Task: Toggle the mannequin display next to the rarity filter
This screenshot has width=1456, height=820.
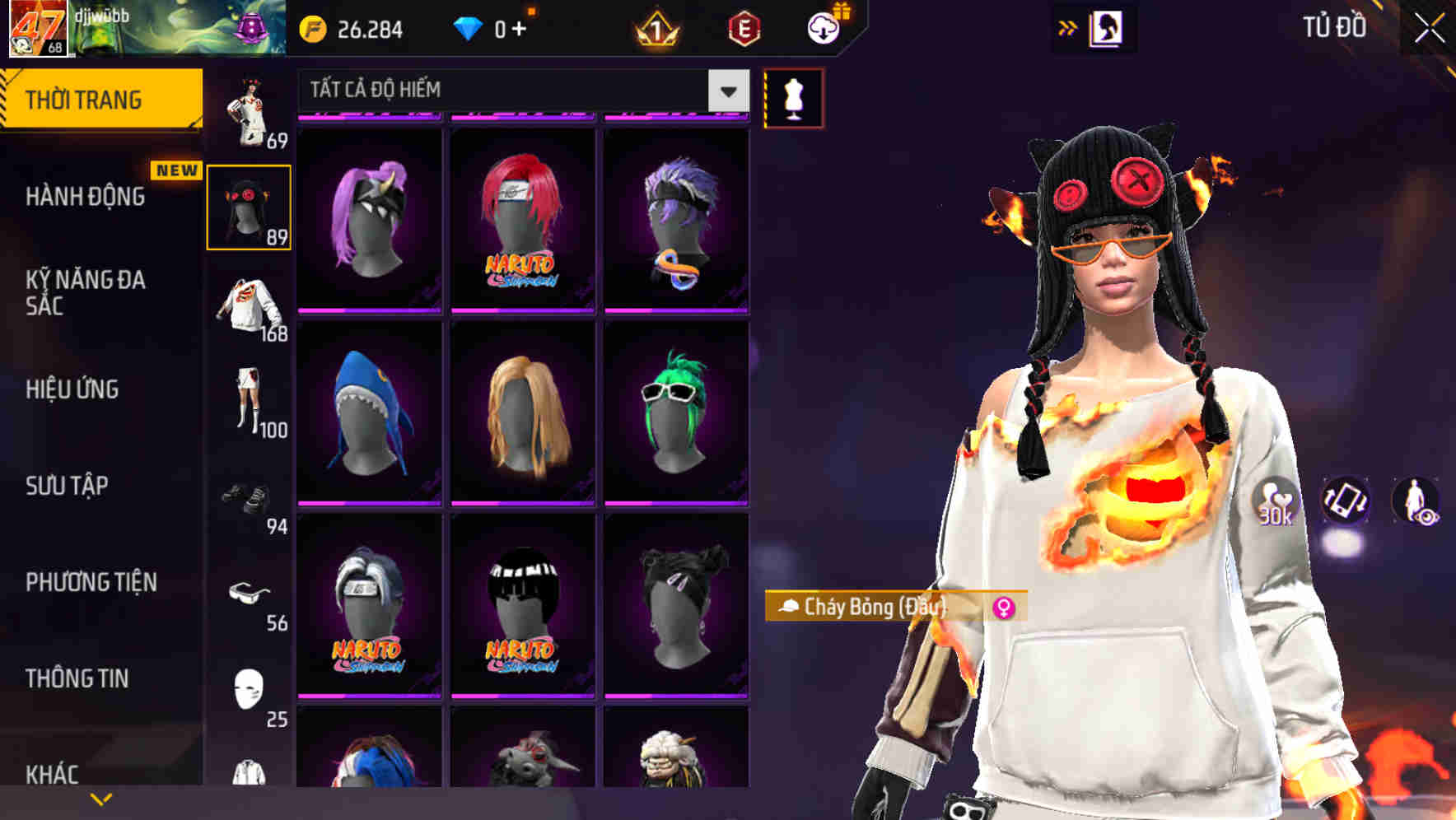Action: pyautogui.click(x=793, y=96)
